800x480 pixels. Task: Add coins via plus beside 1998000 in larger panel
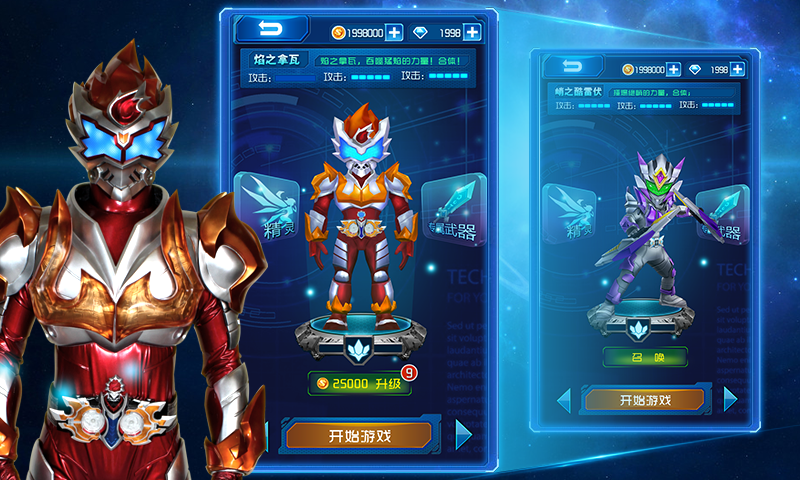(x=394, y=32)
